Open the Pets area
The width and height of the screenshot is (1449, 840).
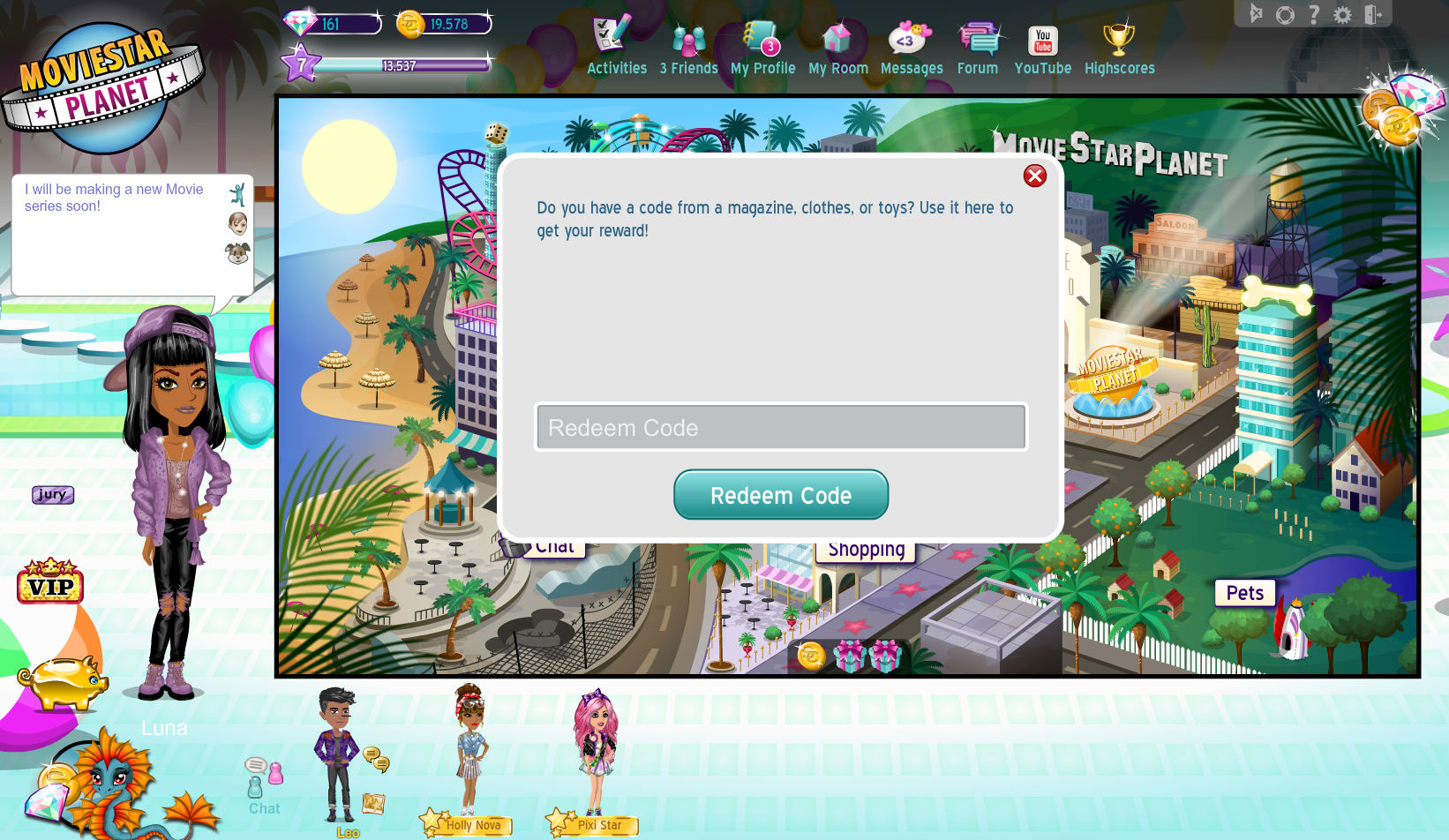pyautogui.click(x=1244, y=593)
